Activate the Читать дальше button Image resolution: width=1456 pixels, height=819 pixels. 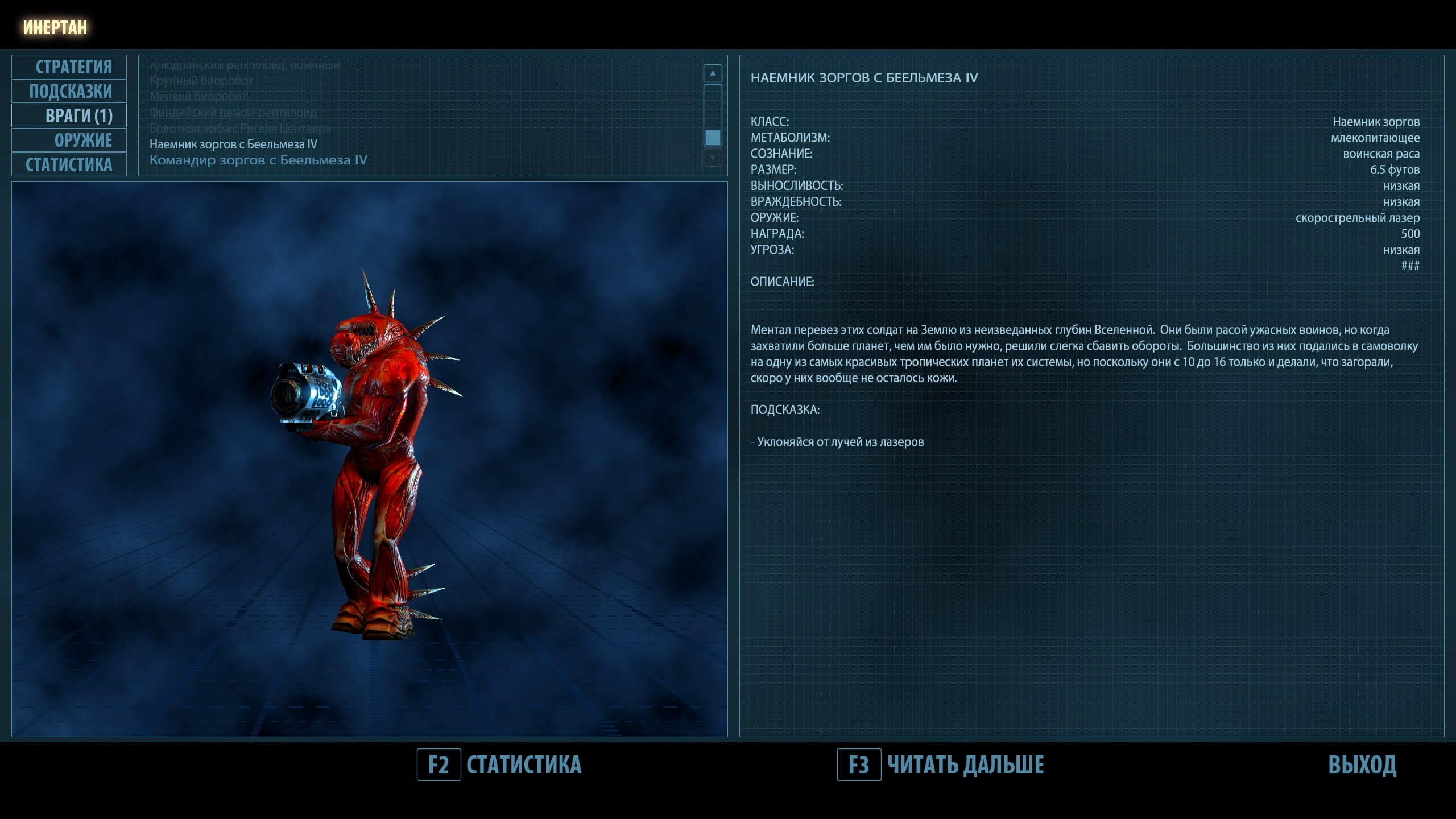(965, 765)
